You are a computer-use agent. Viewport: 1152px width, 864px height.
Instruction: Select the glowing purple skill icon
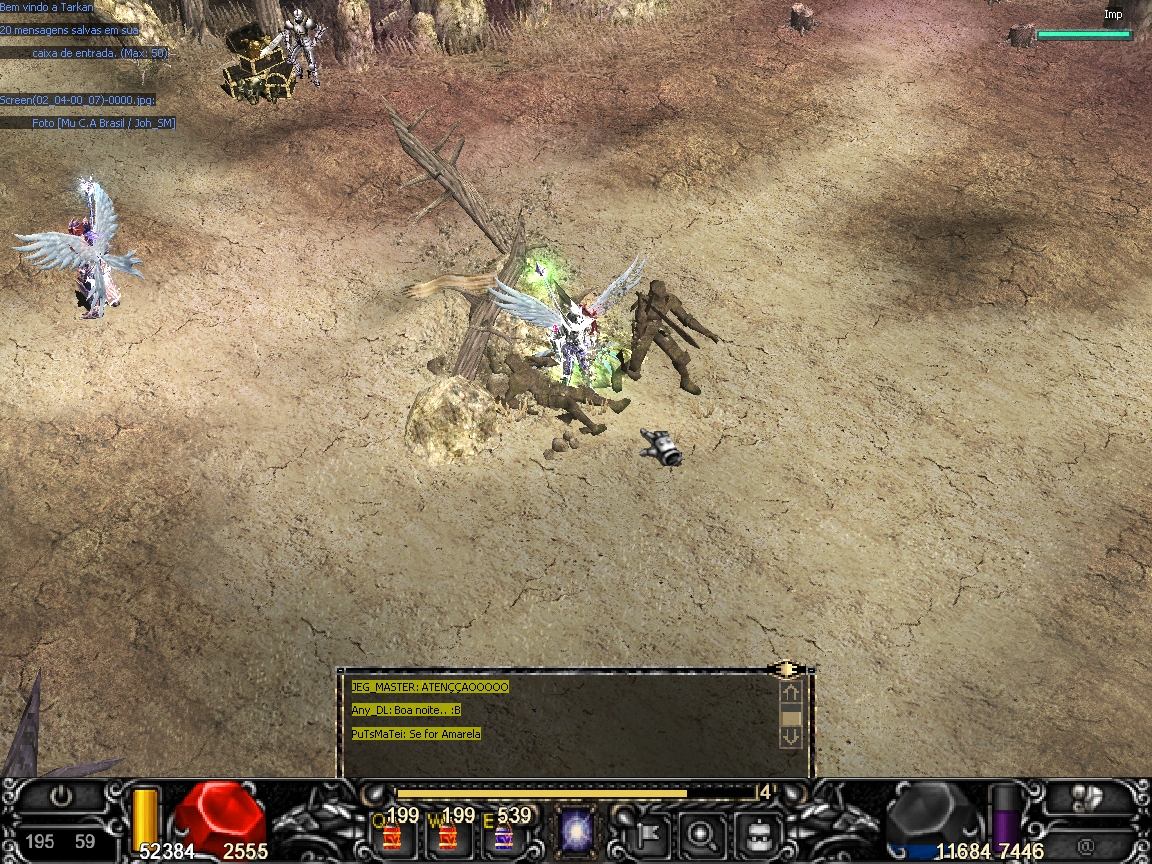[577, 831]
